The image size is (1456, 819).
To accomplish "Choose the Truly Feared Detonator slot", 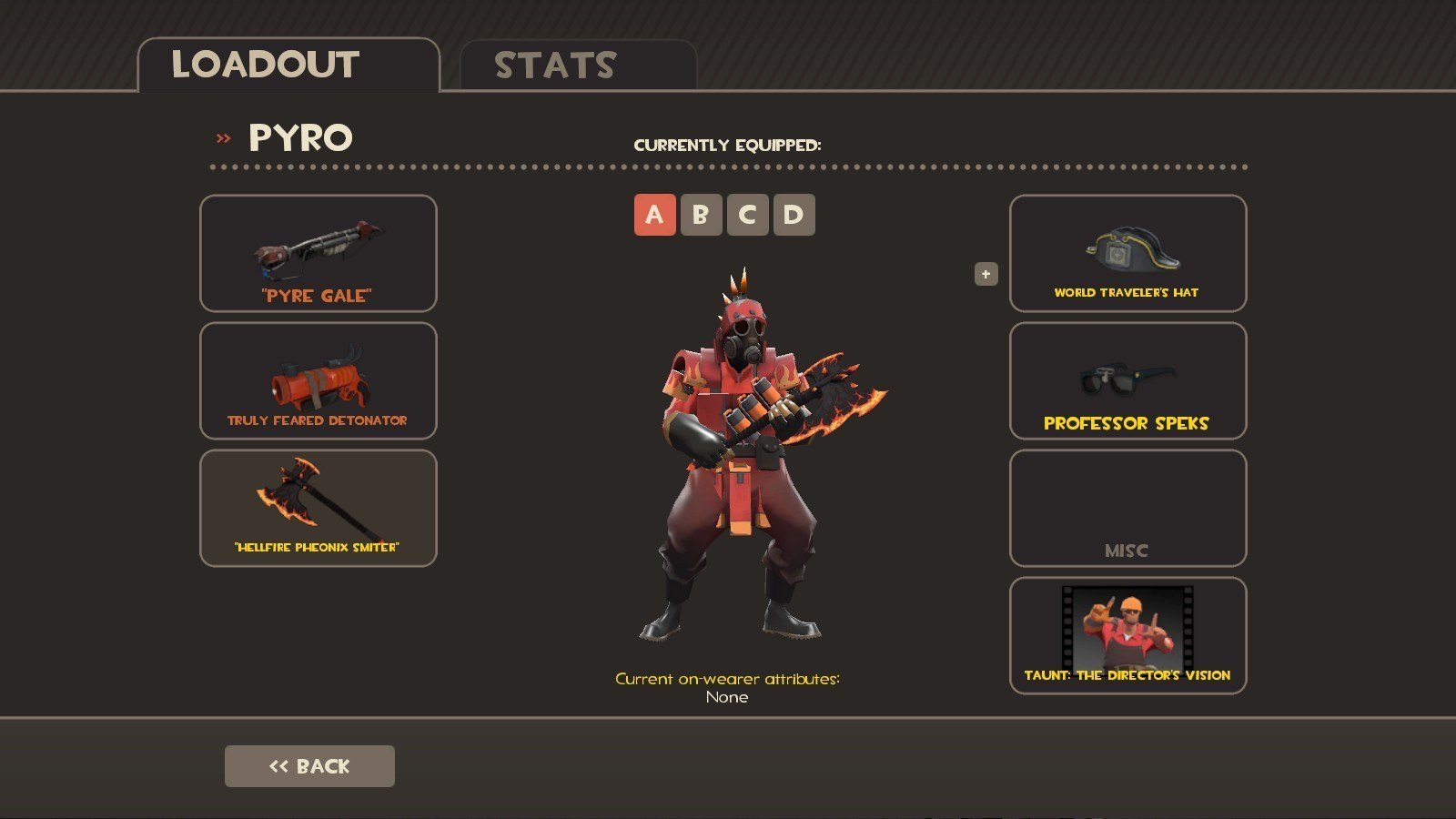I will (x=318, y=380).
